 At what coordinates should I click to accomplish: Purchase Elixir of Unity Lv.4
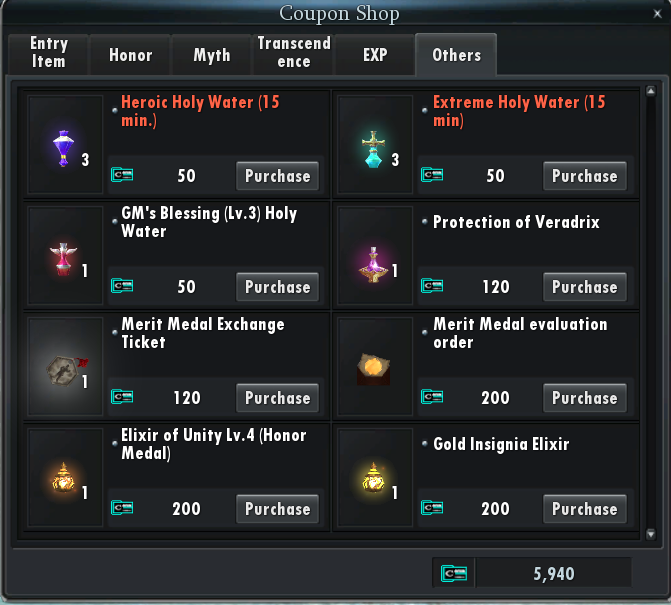277,509
